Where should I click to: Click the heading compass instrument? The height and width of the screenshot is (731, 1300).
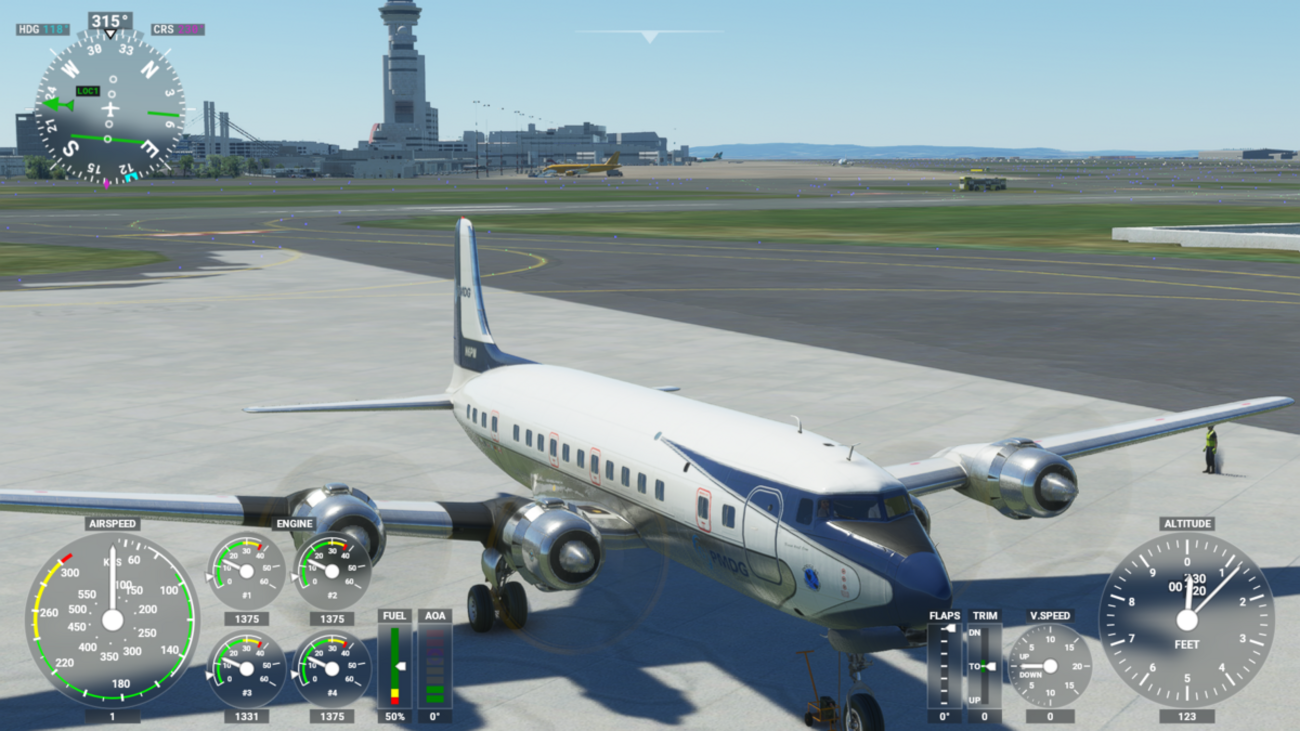(110, 106)
